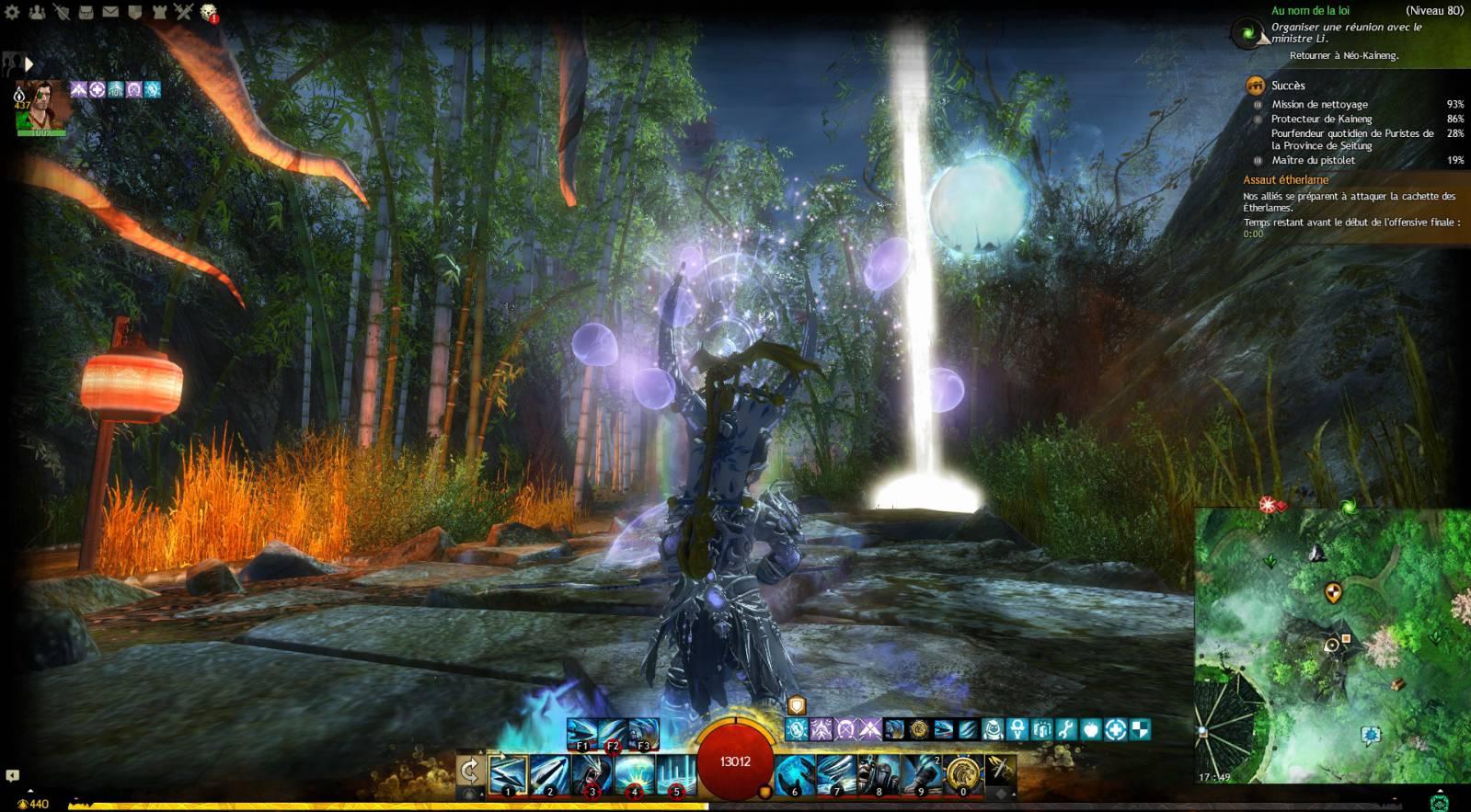The height and width of the screenshot is (812, 1471).
Task: Open the World vs World tower icon
Action: pos(159,12)
